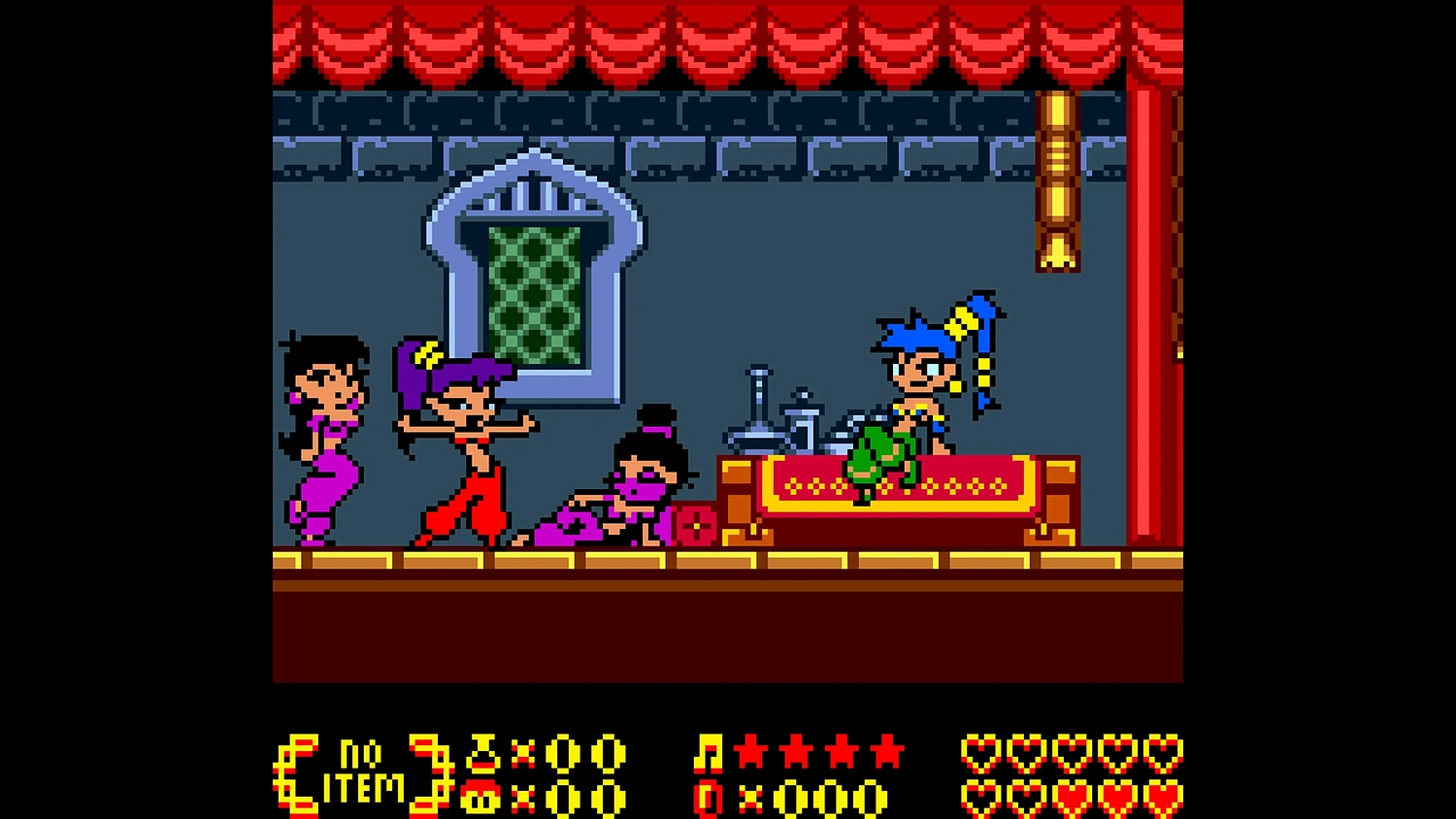Click the NO ITEM label

[x=369, y=771]
